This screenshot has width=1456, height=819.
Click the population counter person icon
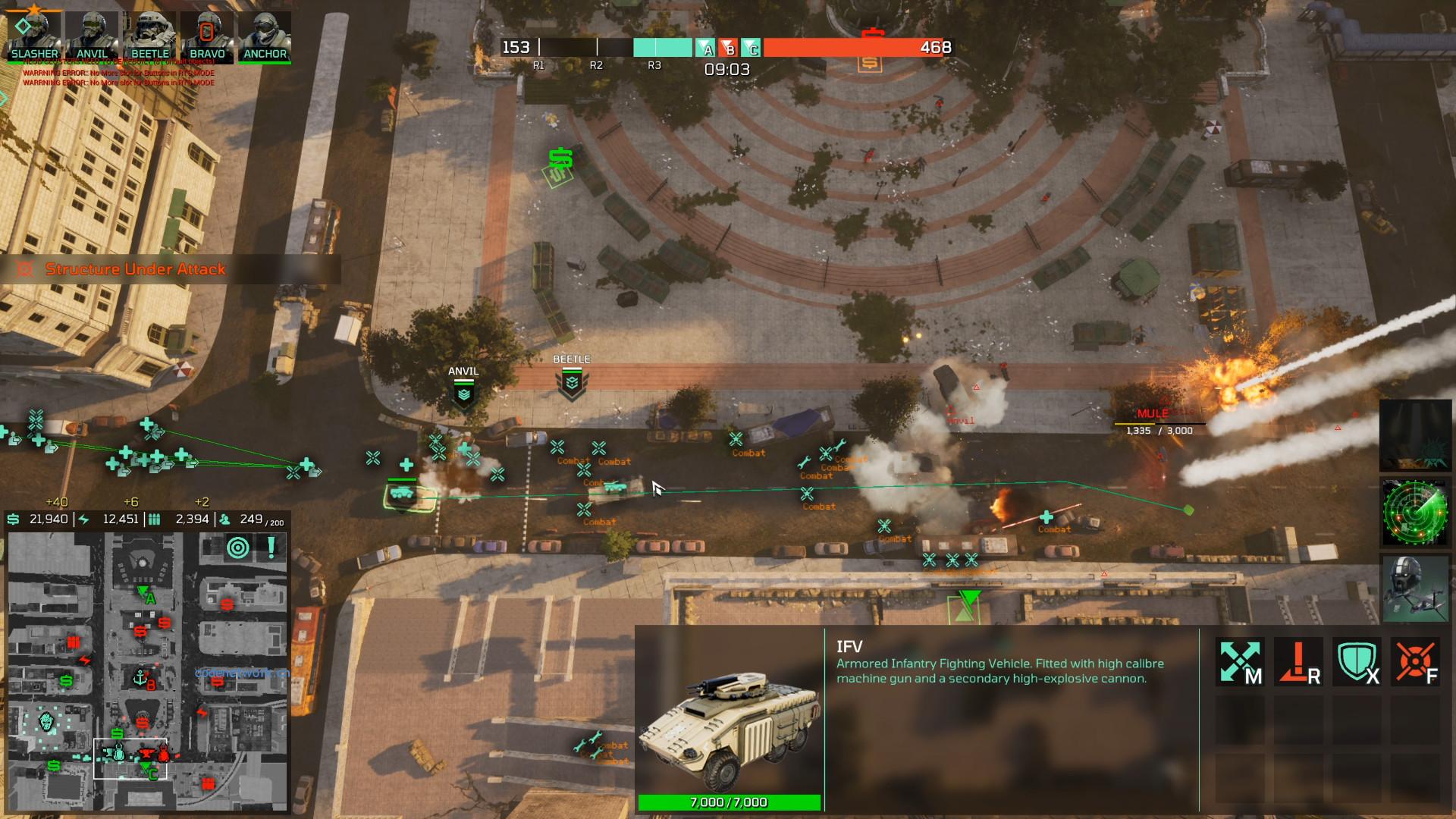coord(224,520)
